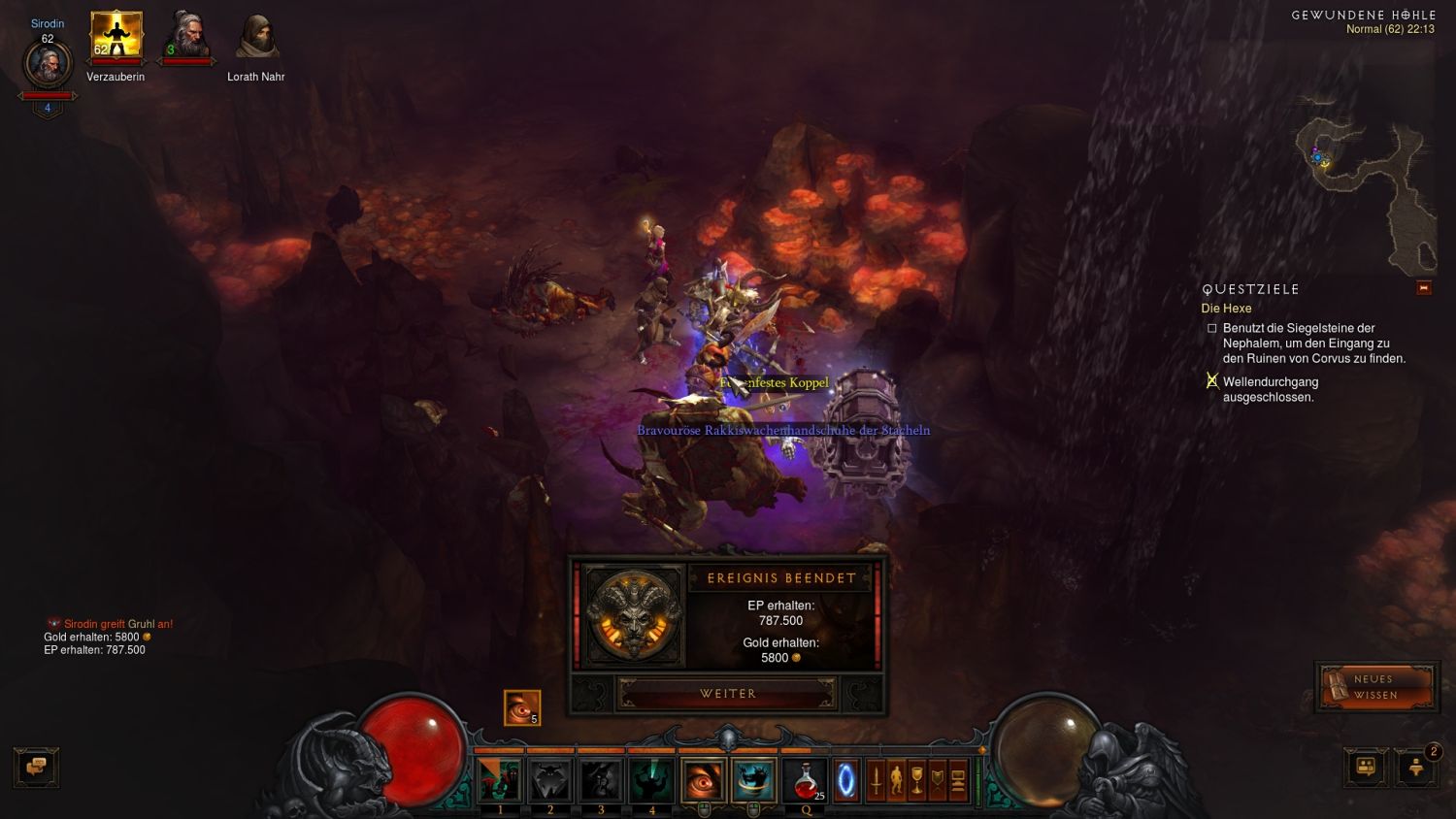Open the skills menu sword icon
Image resolution: width=1456 pixels, height=819 pixels.
[x=876, y=780]
